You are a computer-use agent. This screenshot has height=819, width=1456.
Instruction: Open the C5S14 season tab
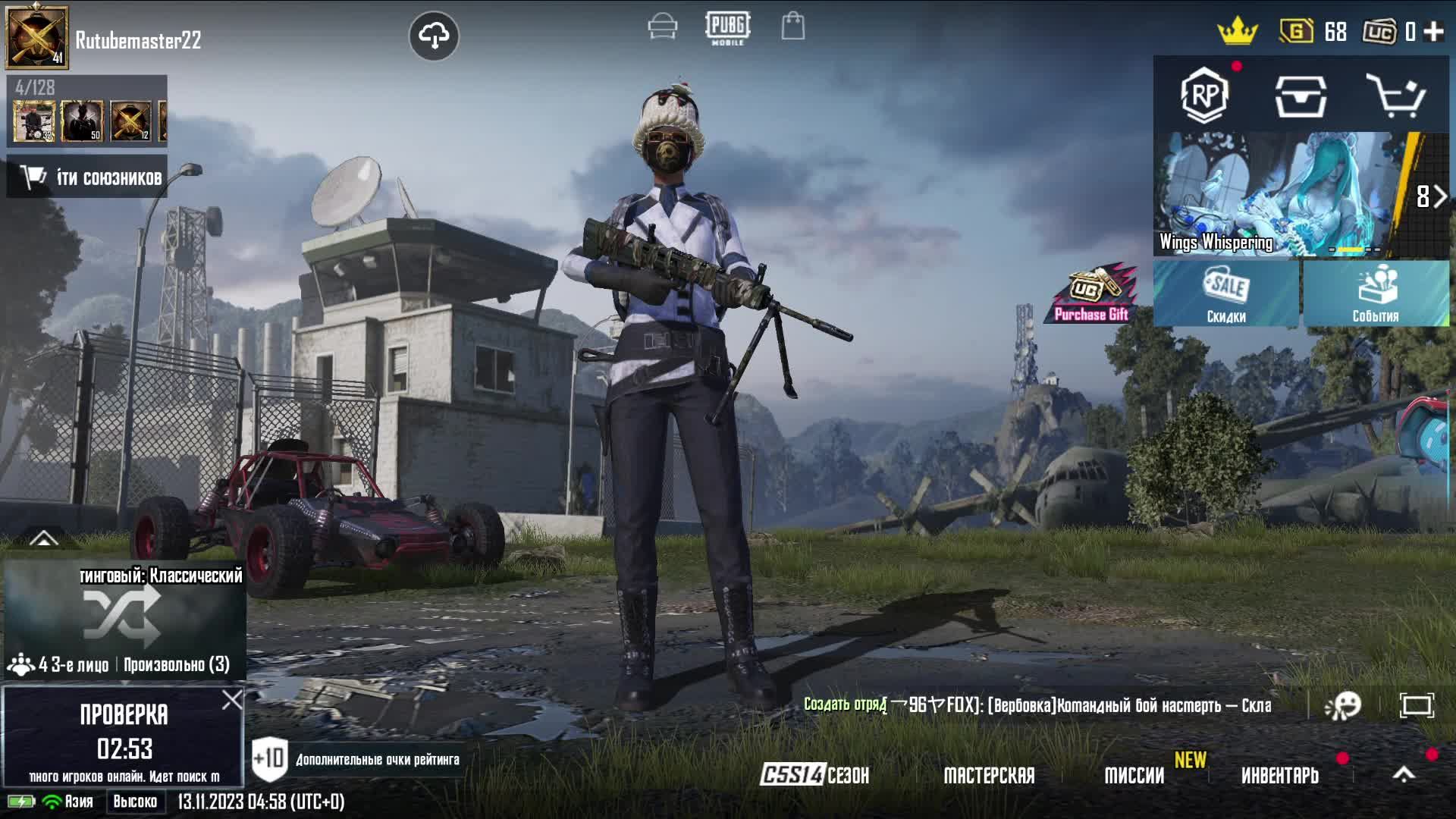815,775
